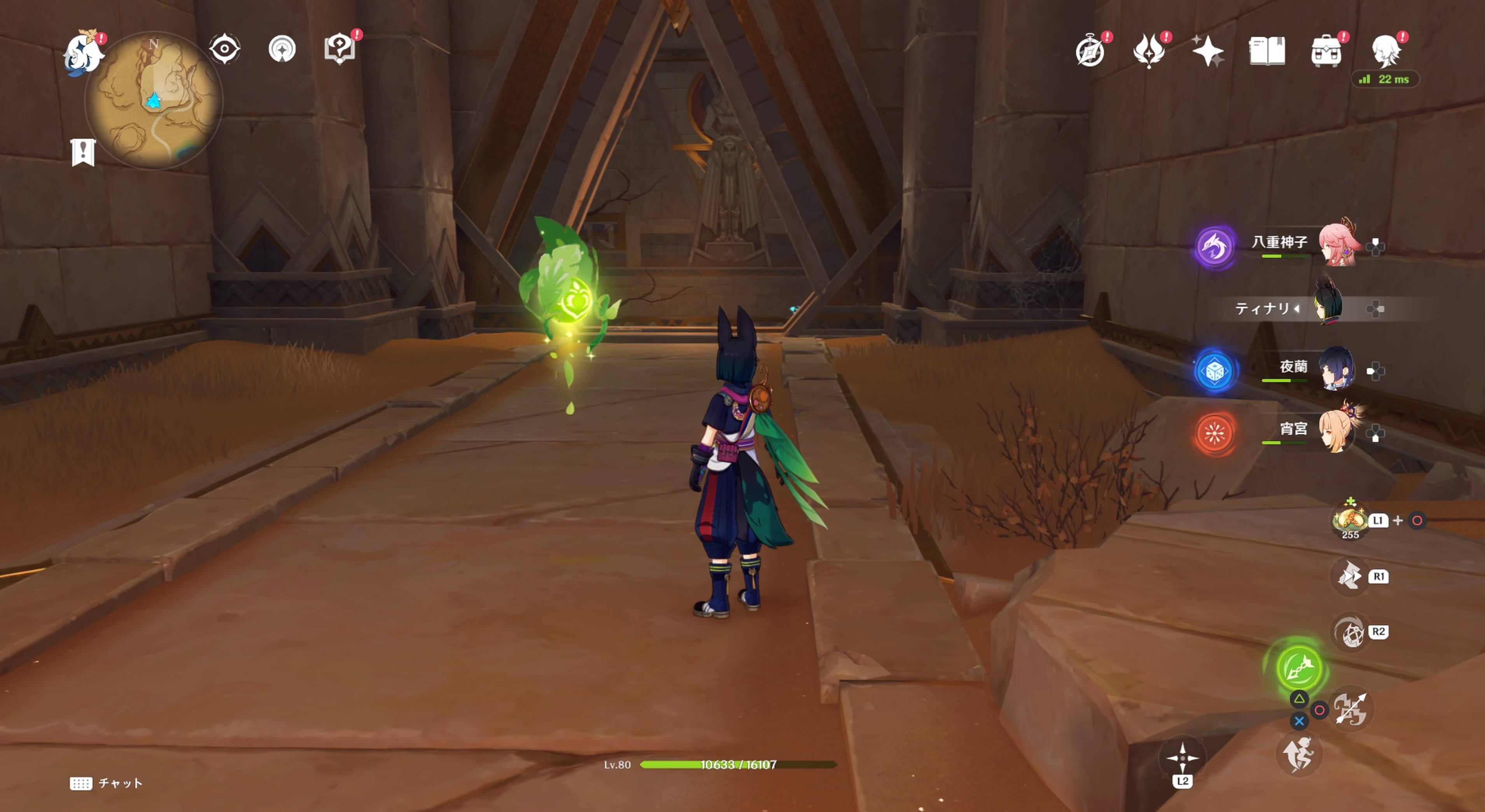1485x812 pixels.
Task: Open the tutorial question mark icon
Action: (x=339, y=49)
